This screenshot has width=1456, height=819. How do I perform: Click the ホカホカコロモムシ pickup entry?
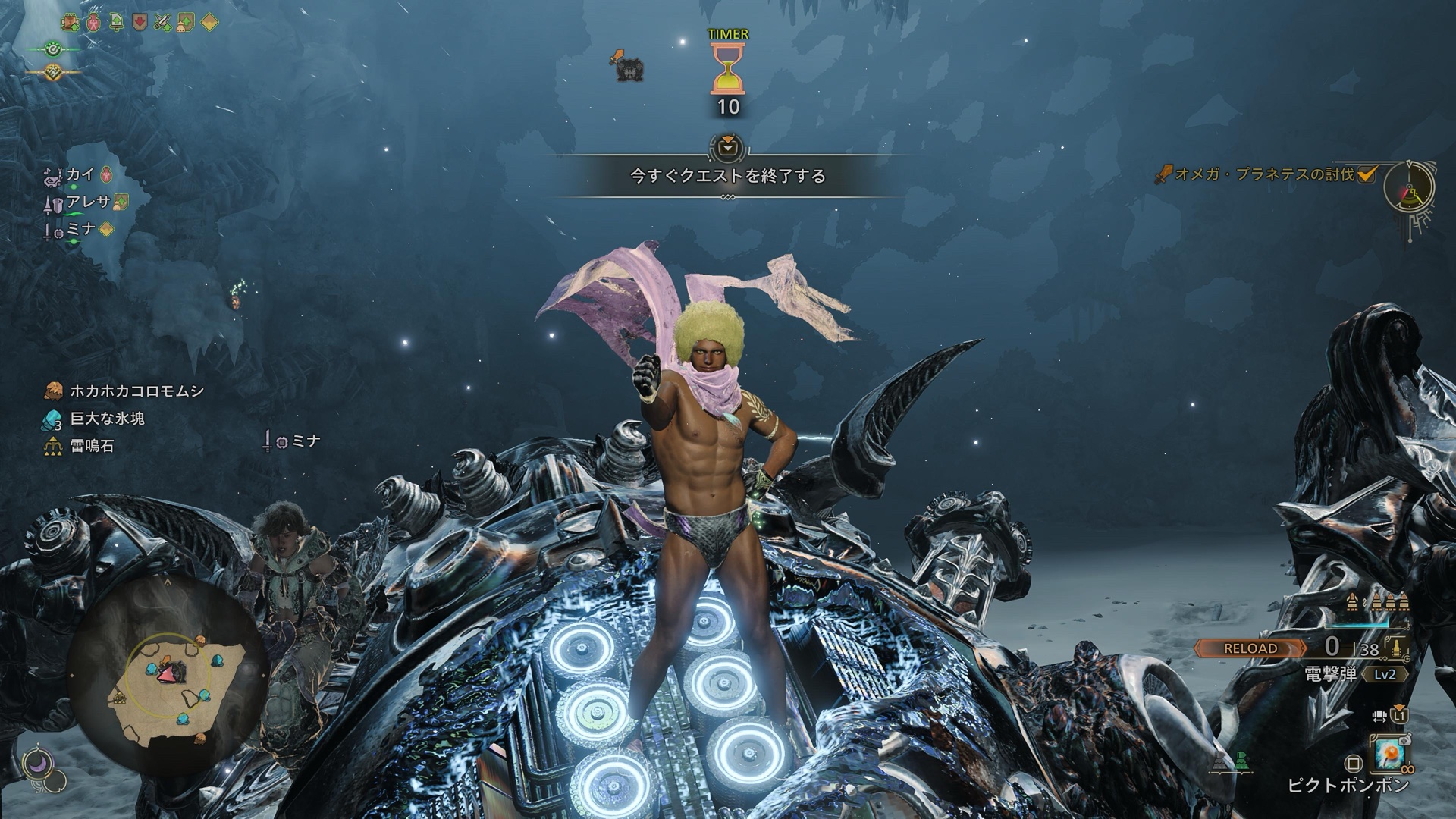[x=136, y=391]
